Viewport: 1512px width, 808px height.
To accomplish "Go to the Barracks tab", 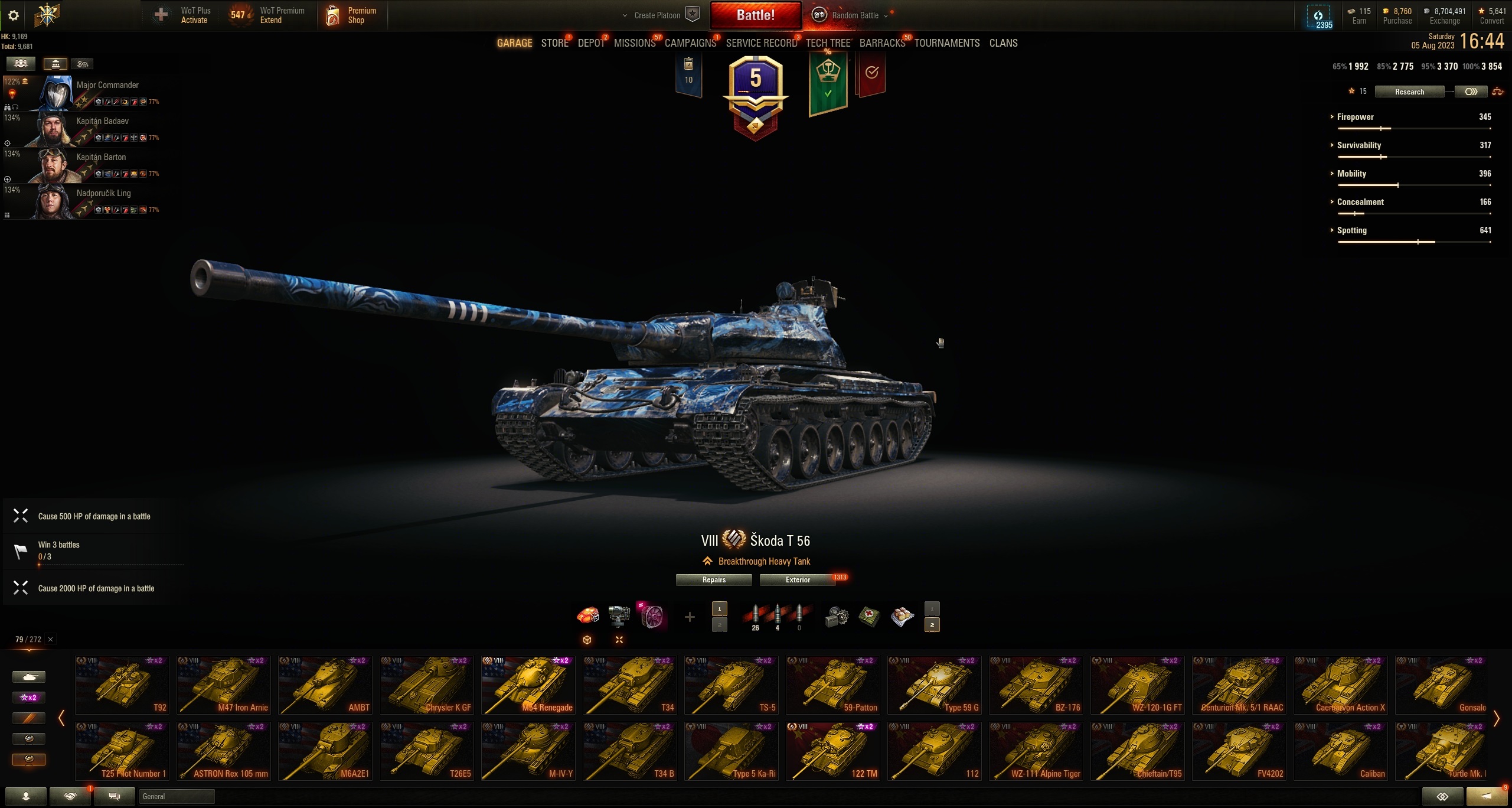I will 882,43.
